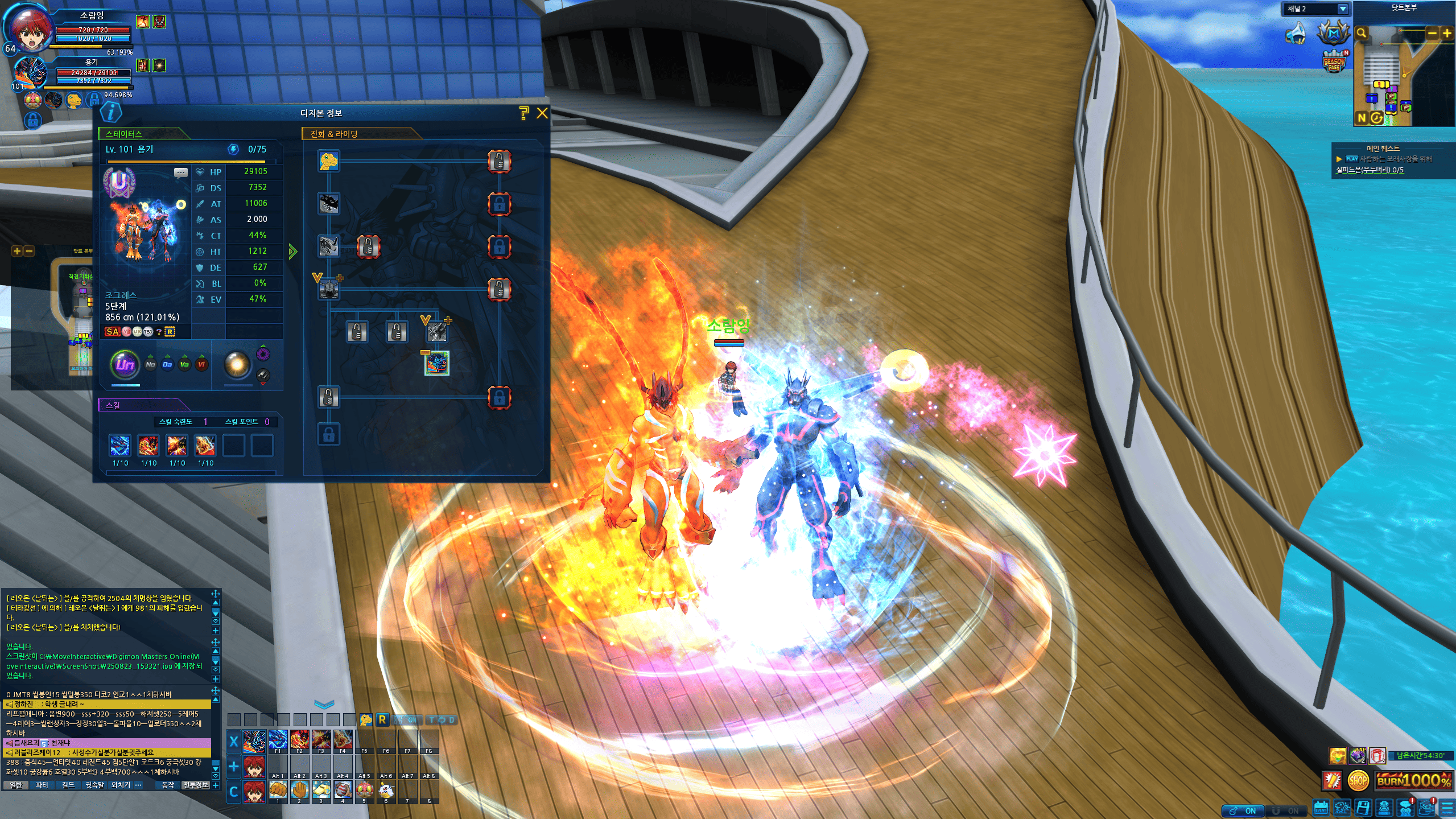This screenshot has height=819, width=1456.
Task: Select the Agumon evolution slot
Action: pyautogui.click(x=329, y=161)
